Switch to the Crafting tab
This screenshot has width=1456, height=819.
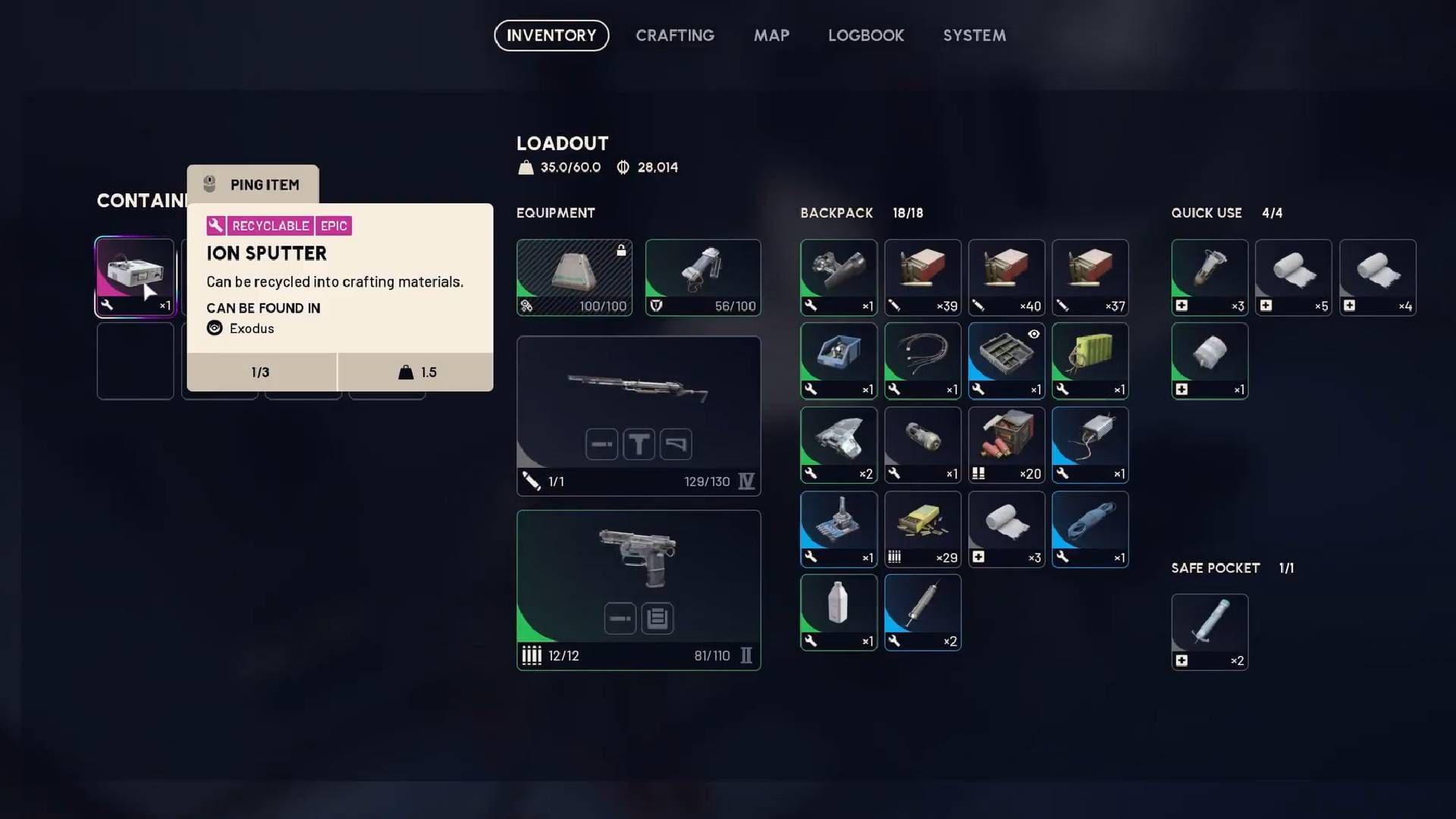point(675,35)
